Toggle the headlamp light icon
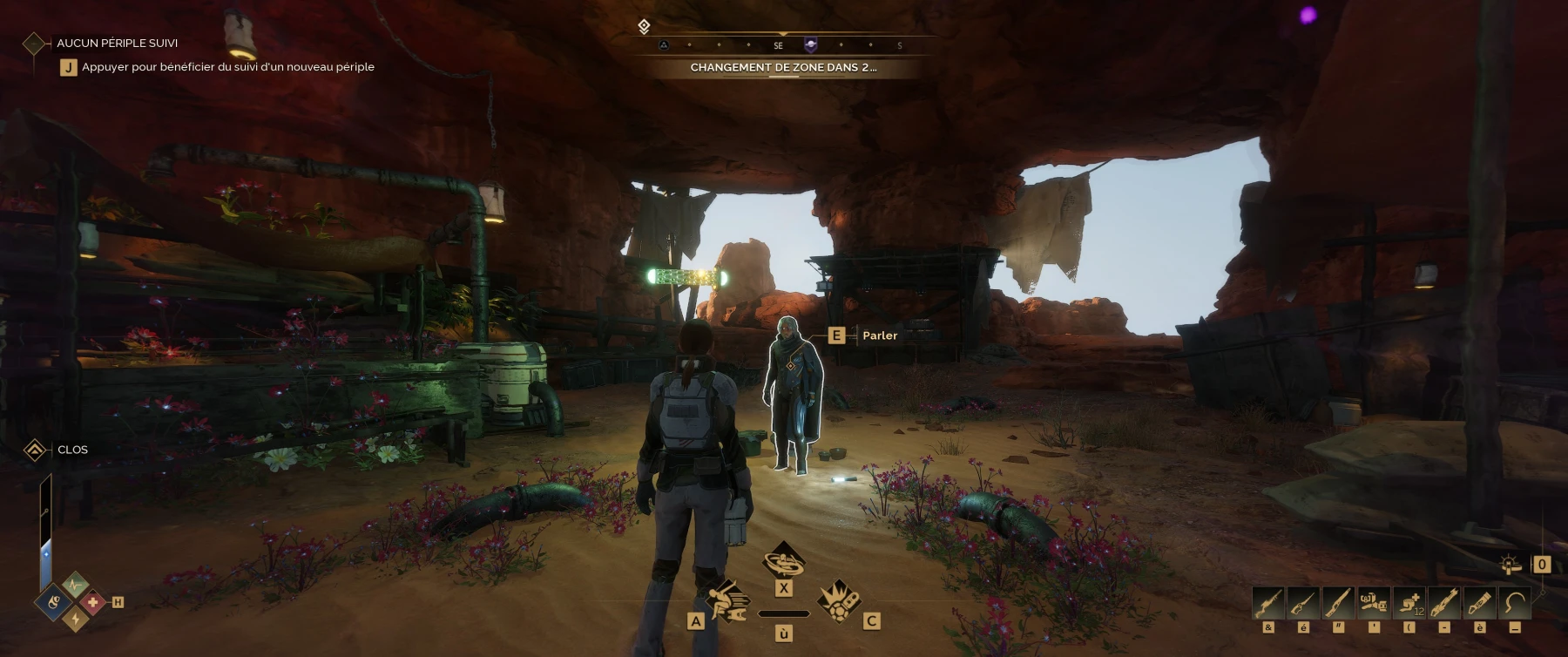Viewport: 1568px width, 657px height. click(1511, 565)
